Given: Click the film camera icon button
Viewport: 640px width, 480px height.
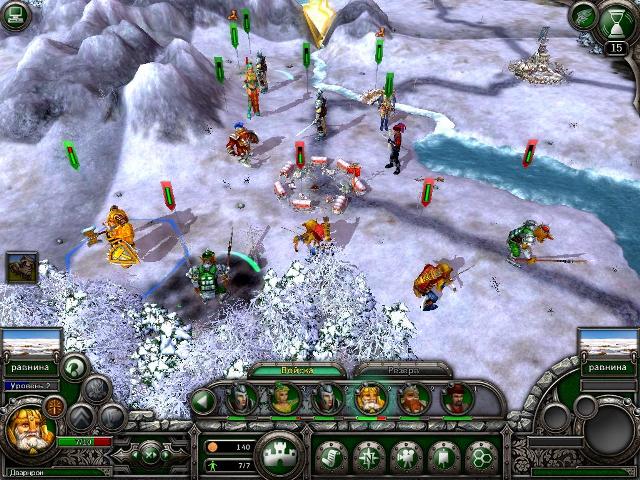Looking at the screenshot, I should (x=406, y=456).
